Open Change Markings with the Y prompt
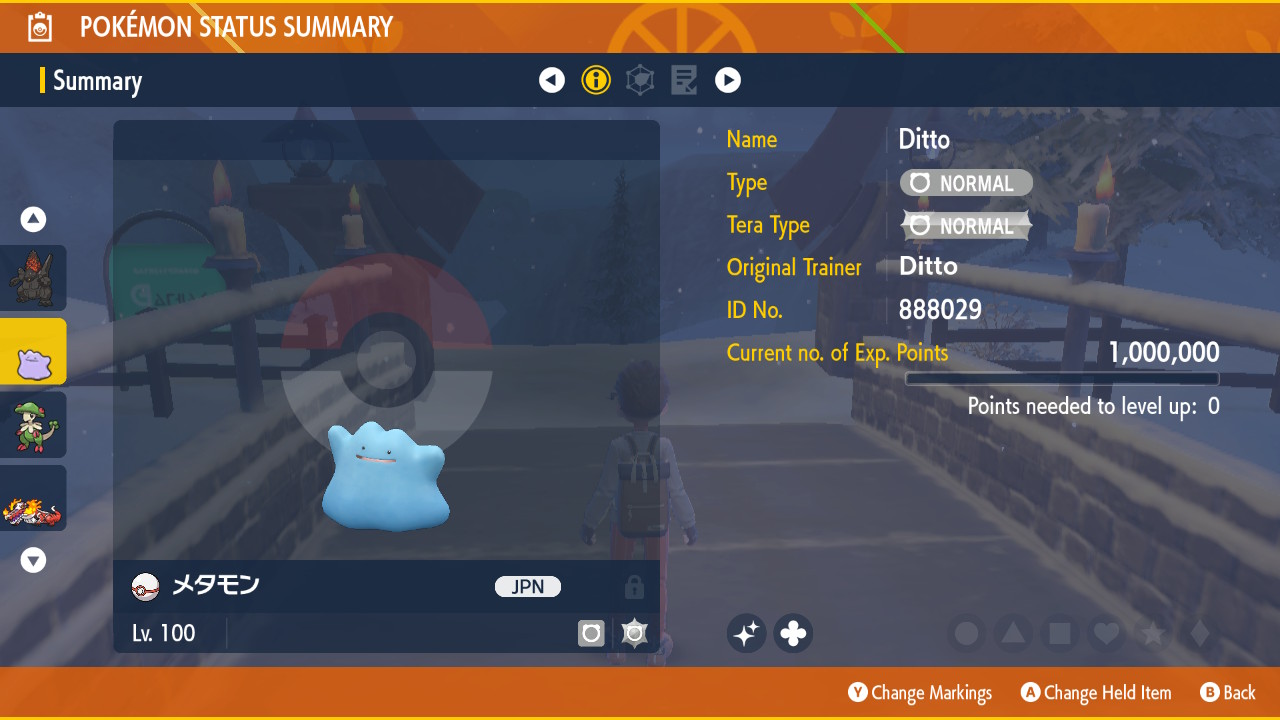 click(920, 692)
